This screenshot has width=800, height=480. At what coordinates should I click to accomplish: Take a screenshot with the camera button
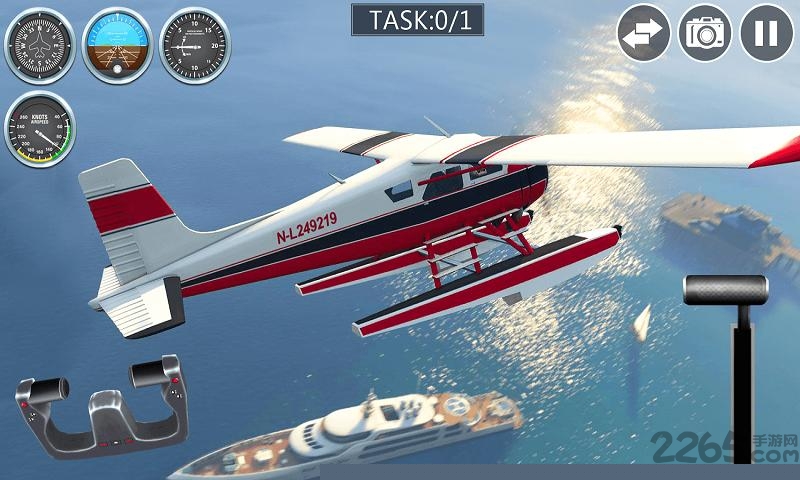click(705, 33)
